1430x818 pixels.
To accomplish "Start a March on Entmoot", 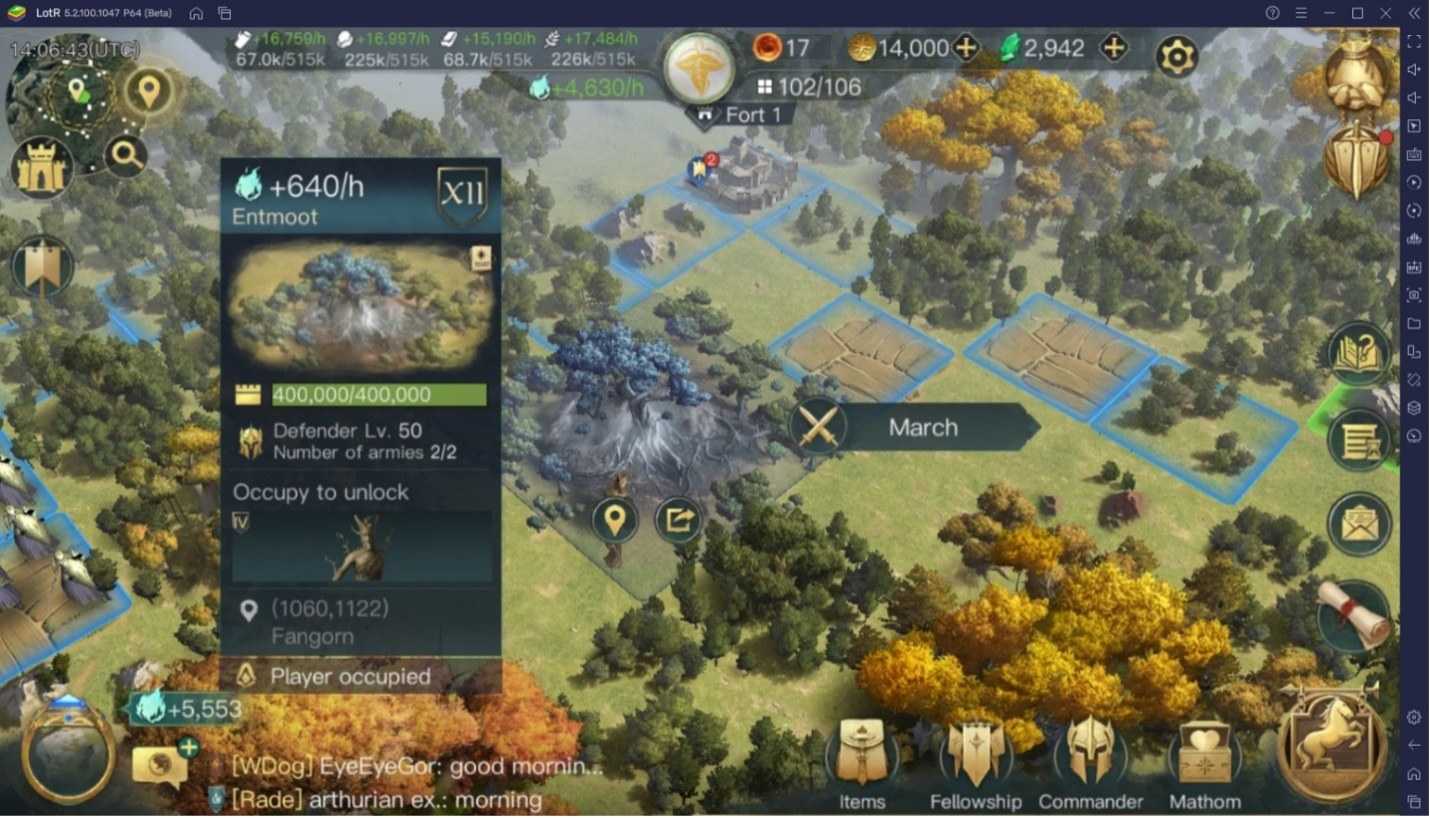I will pyautogui.click(x=920, y=428).
